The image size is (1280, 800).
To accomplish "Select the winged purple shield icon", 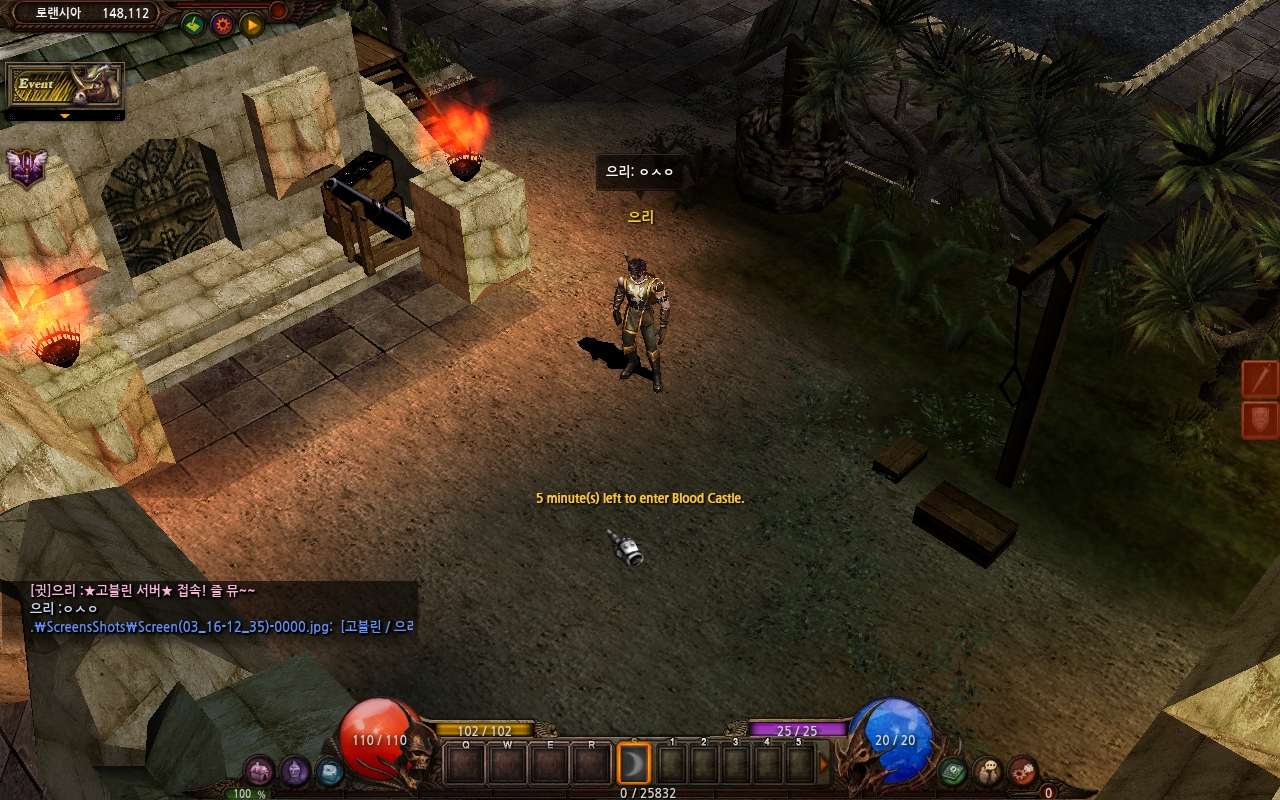I will (27, 168).
